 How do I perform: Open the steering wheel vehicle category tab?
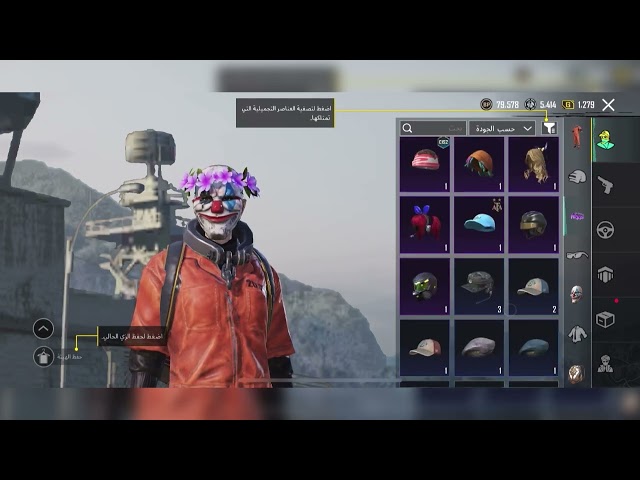[605, 229]
